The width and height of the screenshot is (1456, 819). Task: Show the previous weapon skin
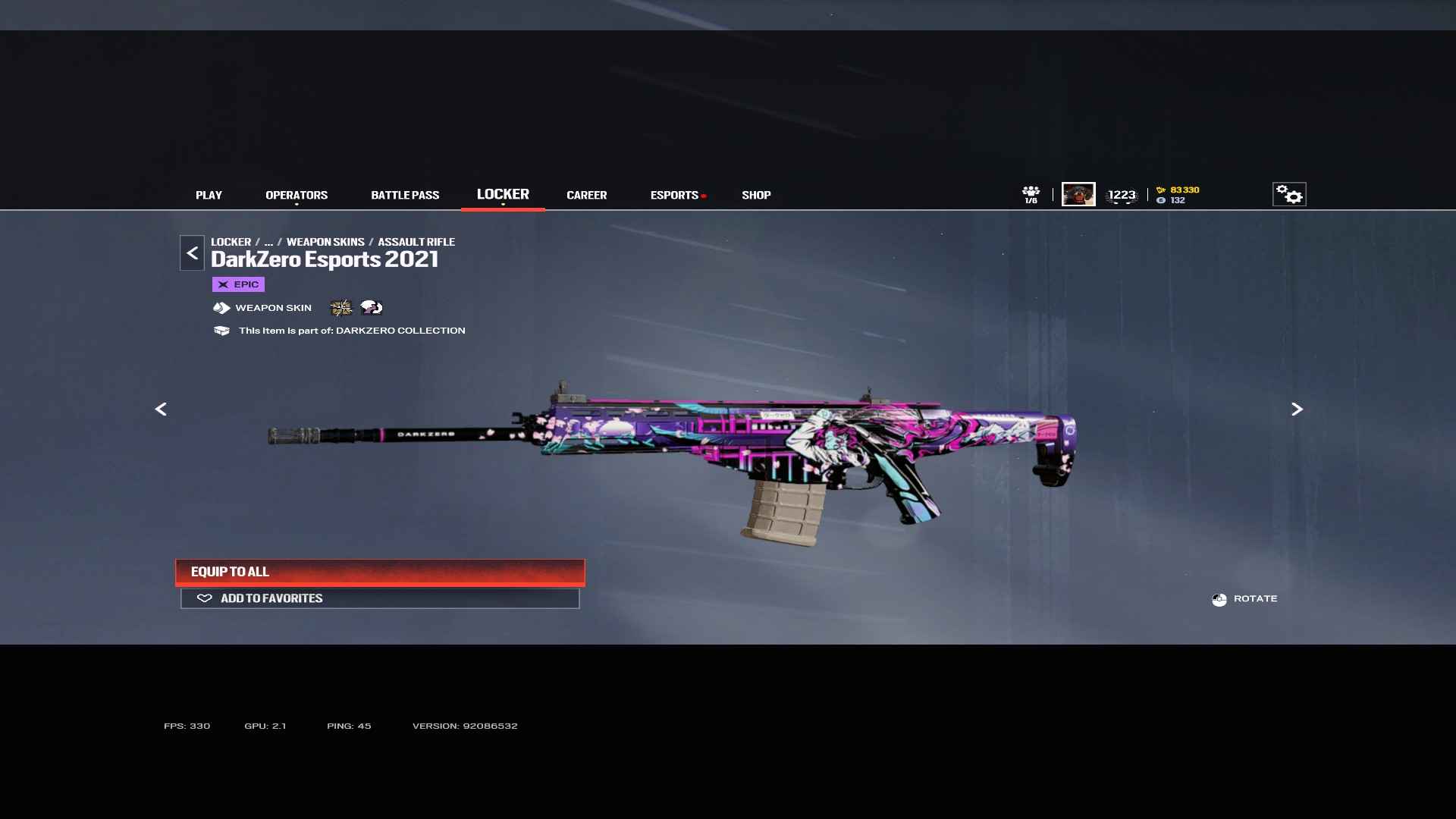[161, 409]
